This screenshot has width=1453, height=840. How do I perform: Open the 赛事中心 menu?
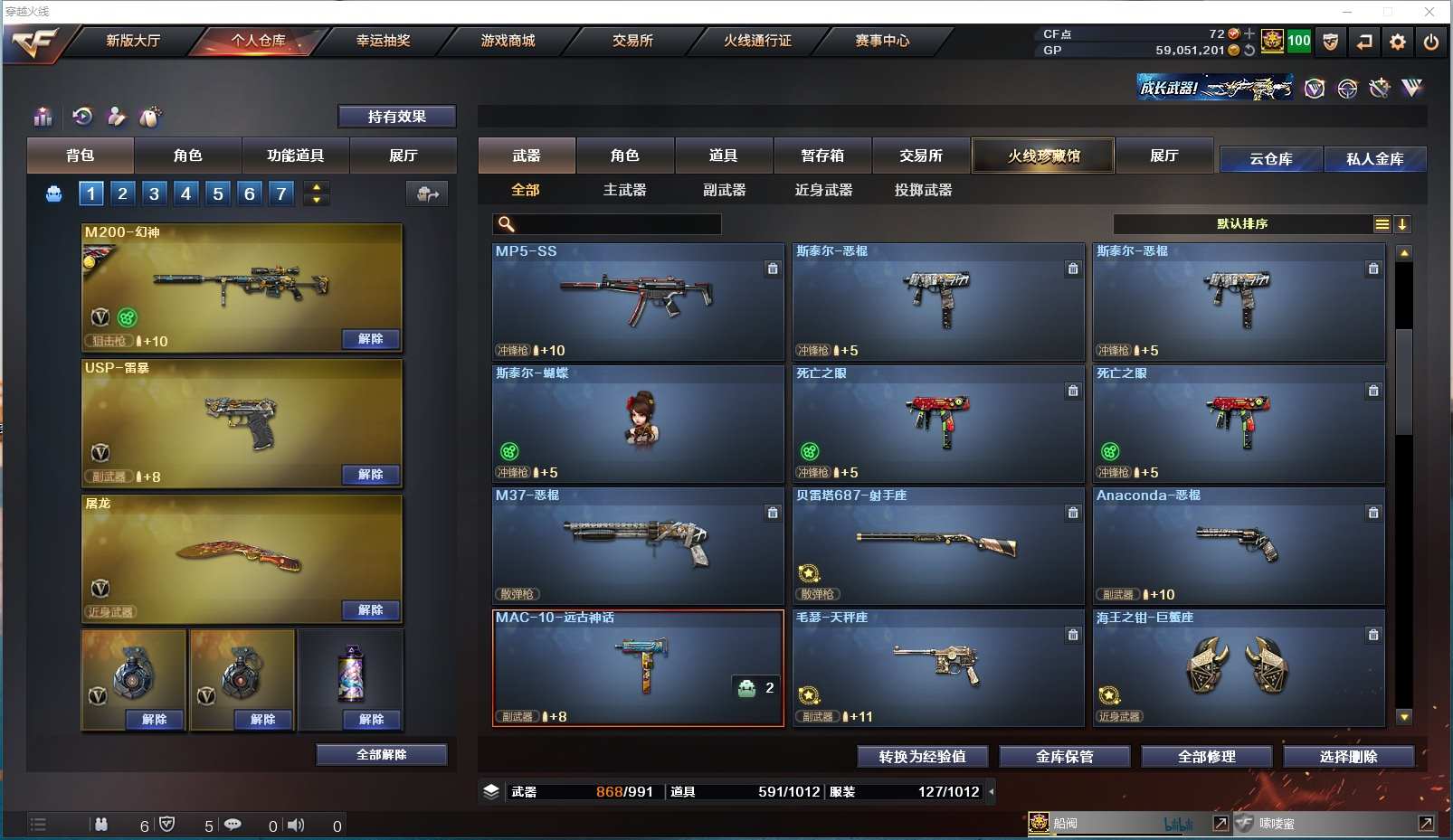(x=882, y=41)
